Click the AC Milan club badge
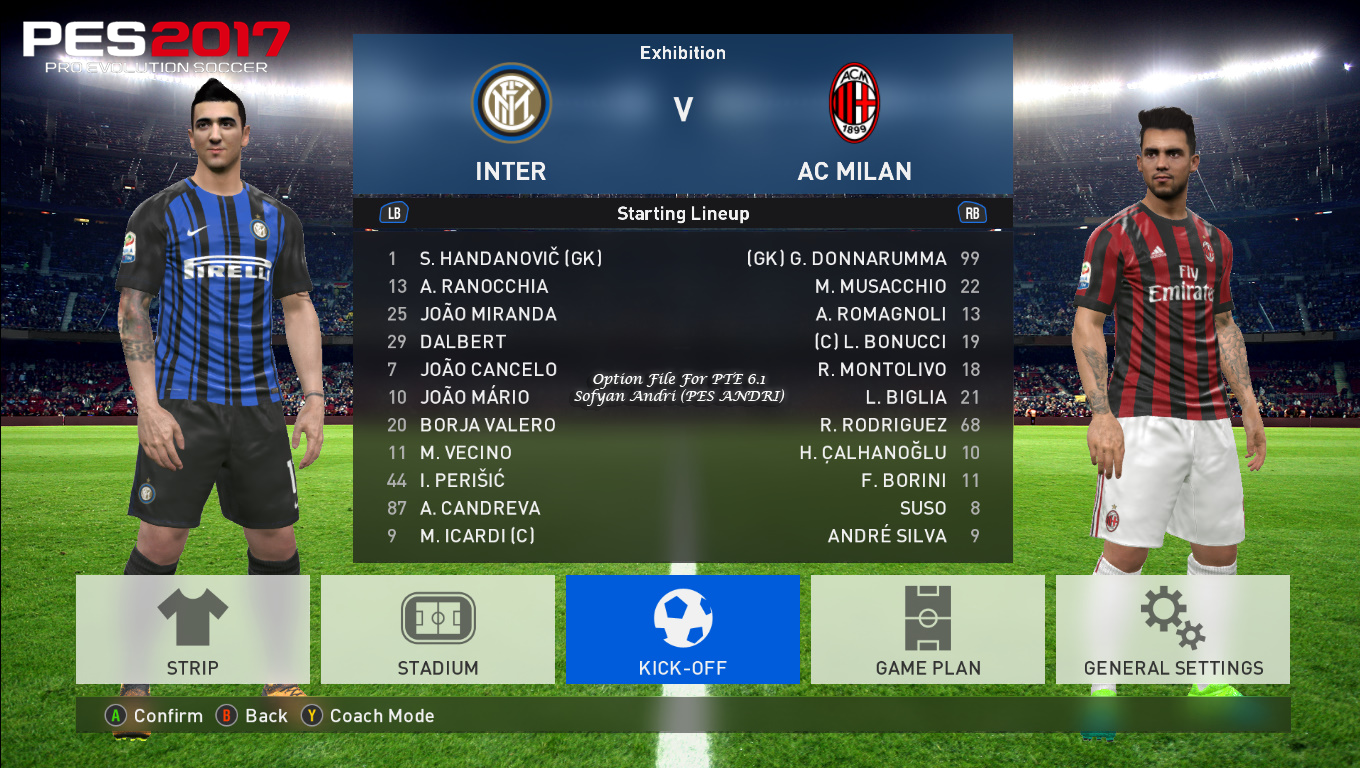Screen dimensions: 1360x768 [x=855, y=104]
